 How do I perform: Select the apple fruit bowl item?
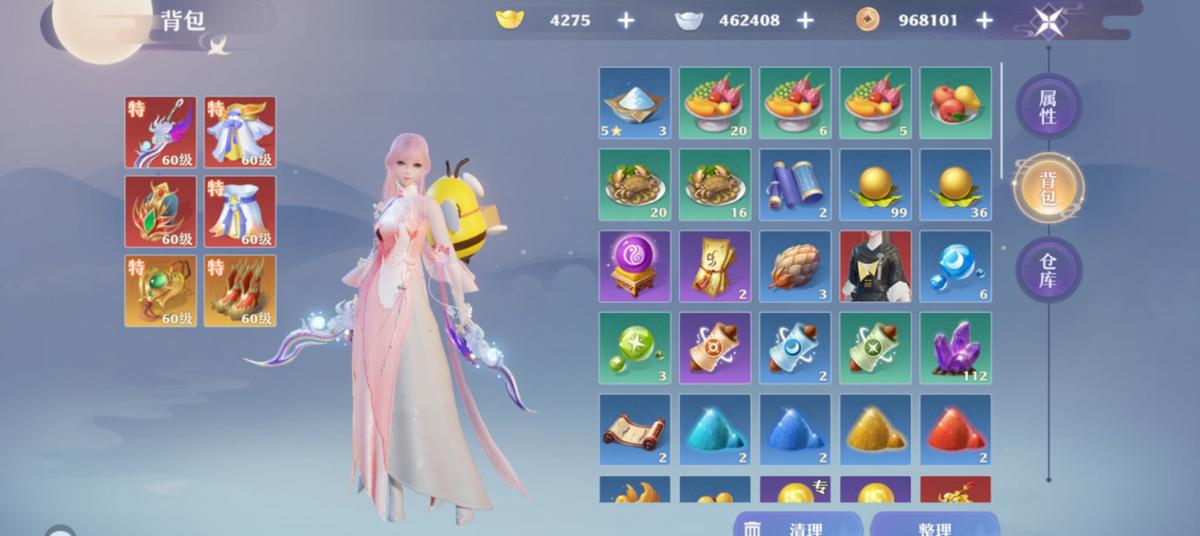(955, 103)
